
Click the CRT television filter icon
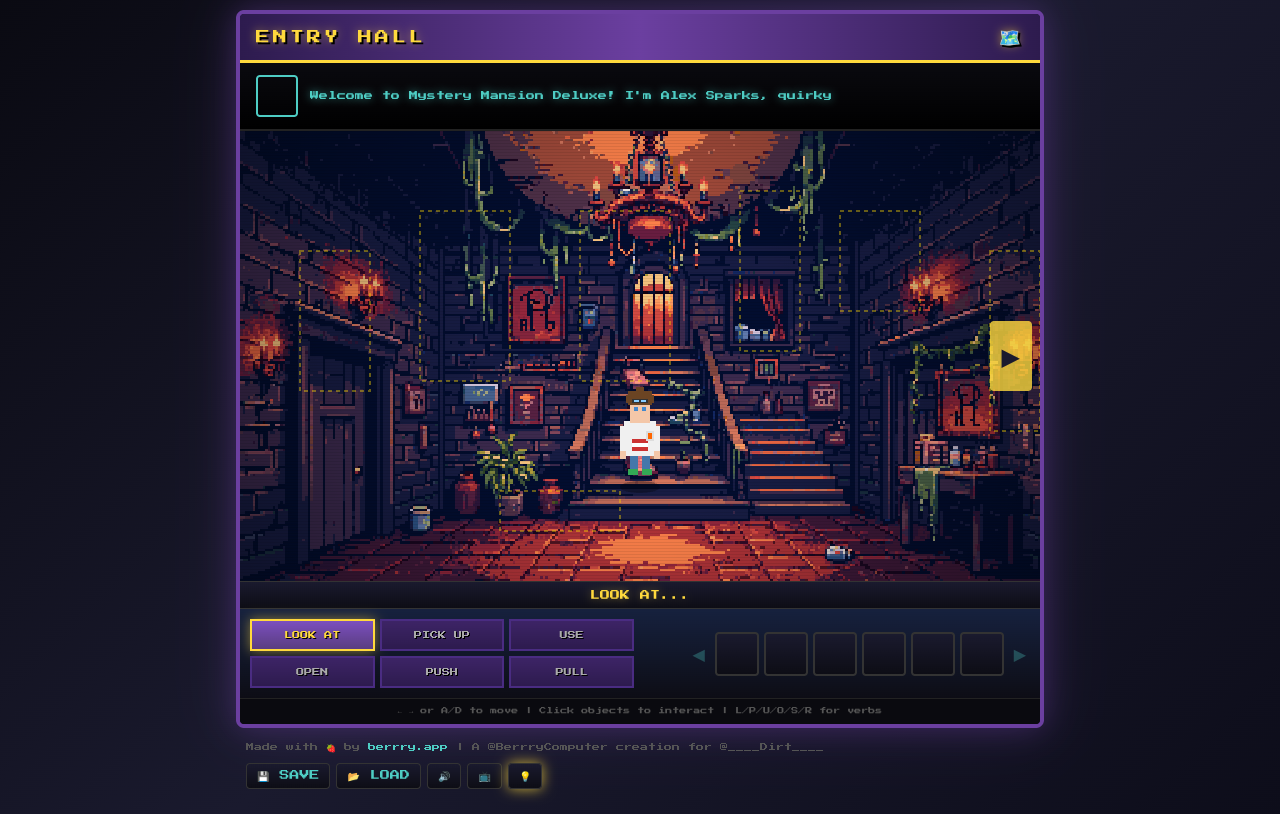pyautogui.click(x=484, y=775)
